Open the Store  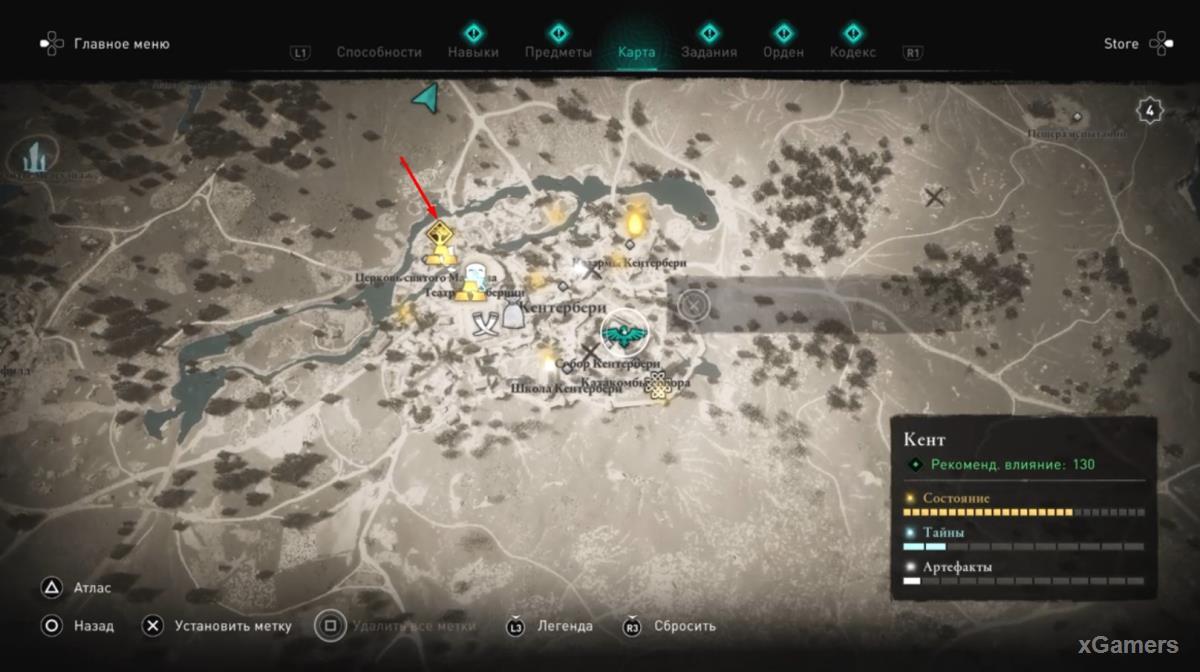pyautogui.click(x=1121, y=44)
